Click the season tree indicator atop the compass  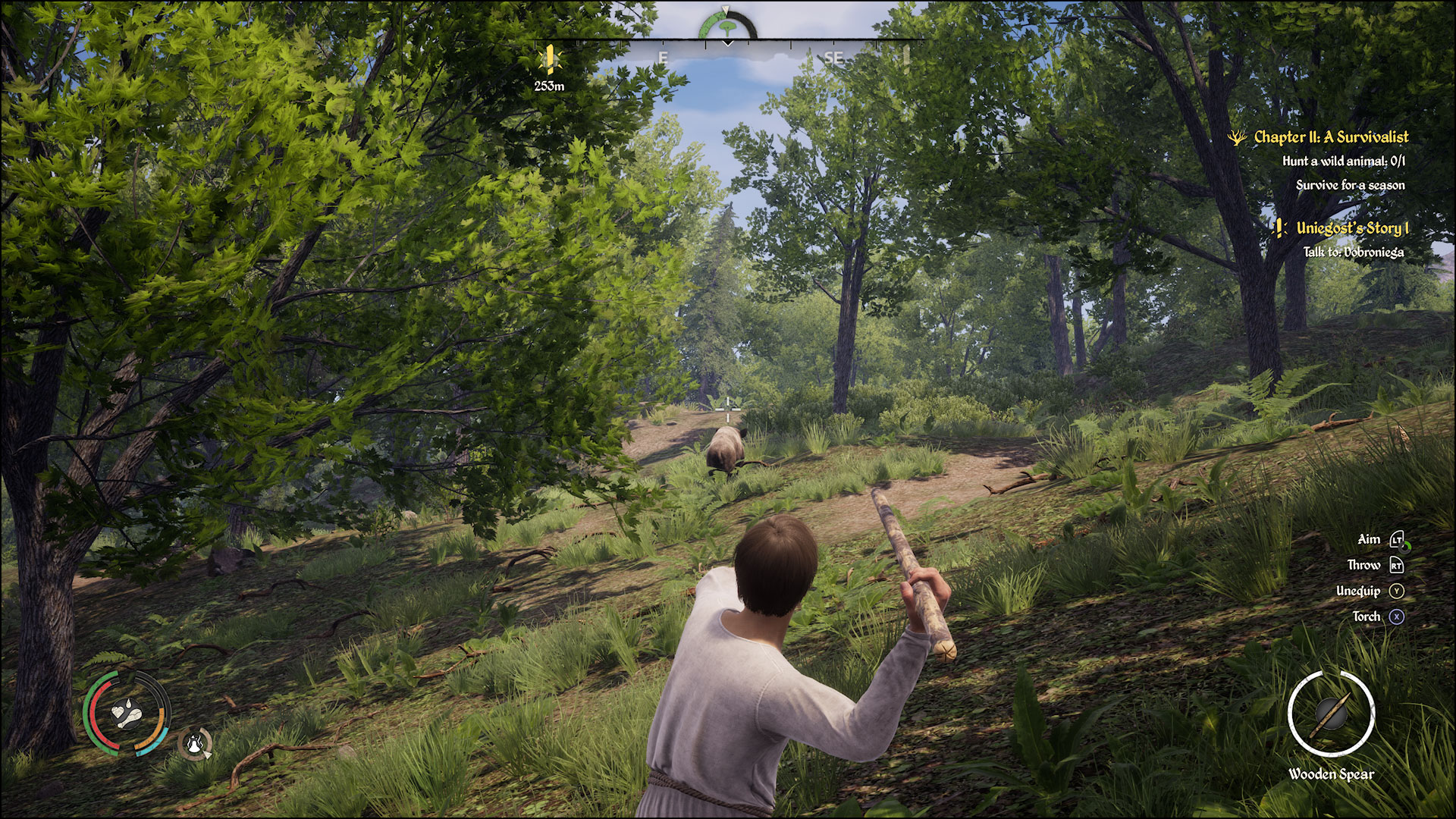(x=726, y=26)
